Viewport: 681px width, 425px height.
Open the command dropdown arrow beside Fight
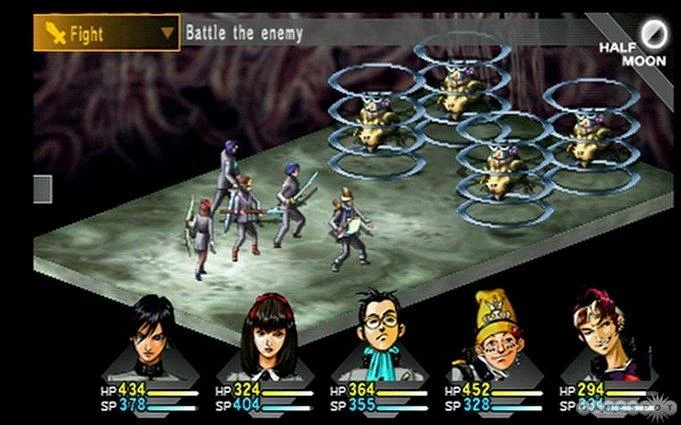166,32
